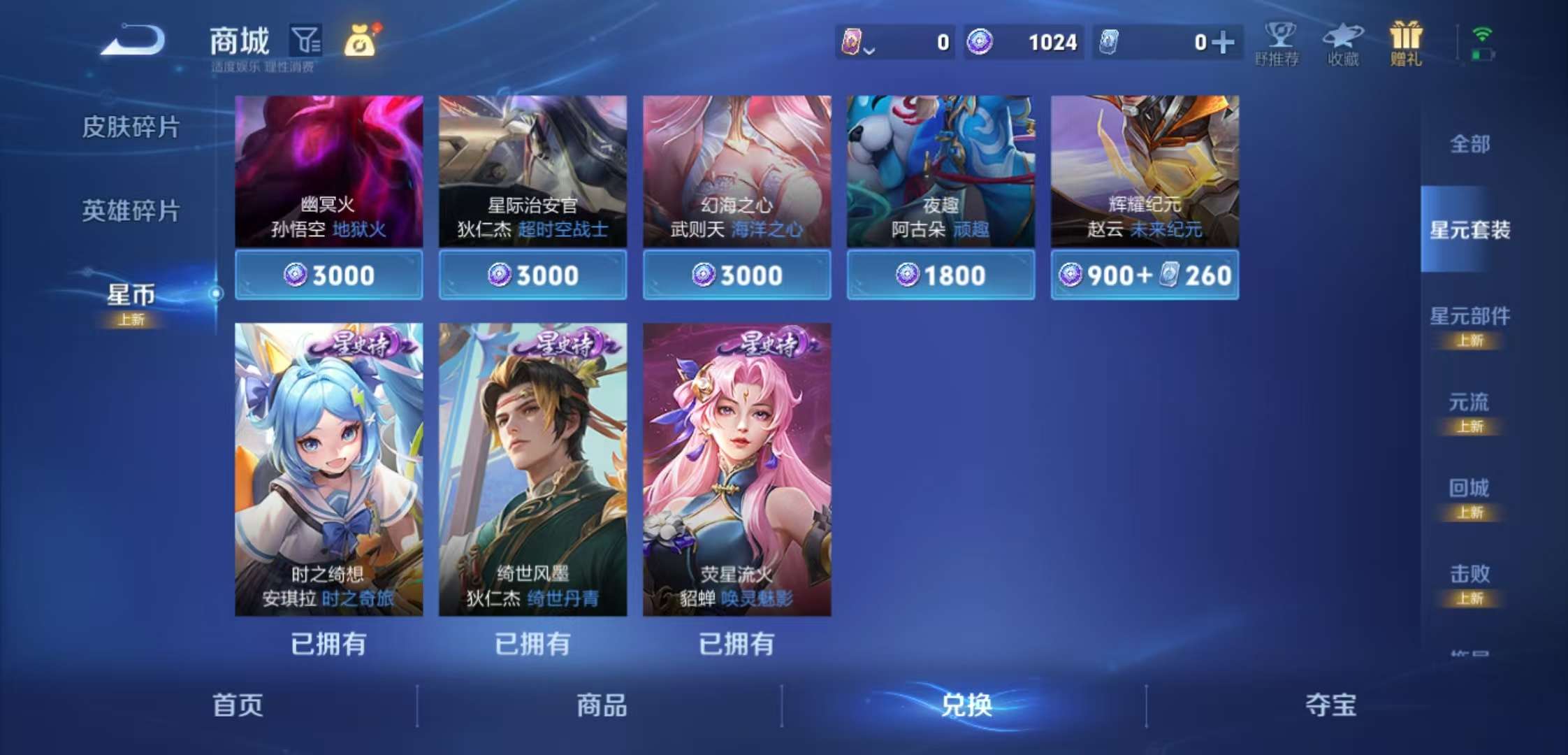The height and width of the screenshot is (755, 1568).
Task: Buy the 夜趣 阿古朵 skin for 1800
Action: pyautogui.click(x=940, y=275)
